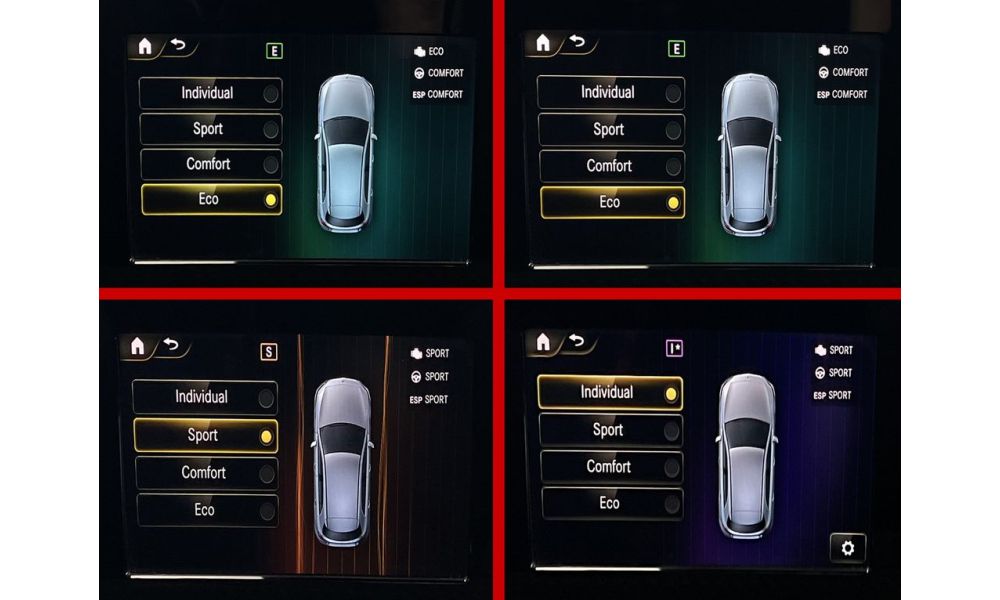Select the highlighted Individual mode with yellow dot
Screen dimensions: 1000x600
click(x=609, y=393)
